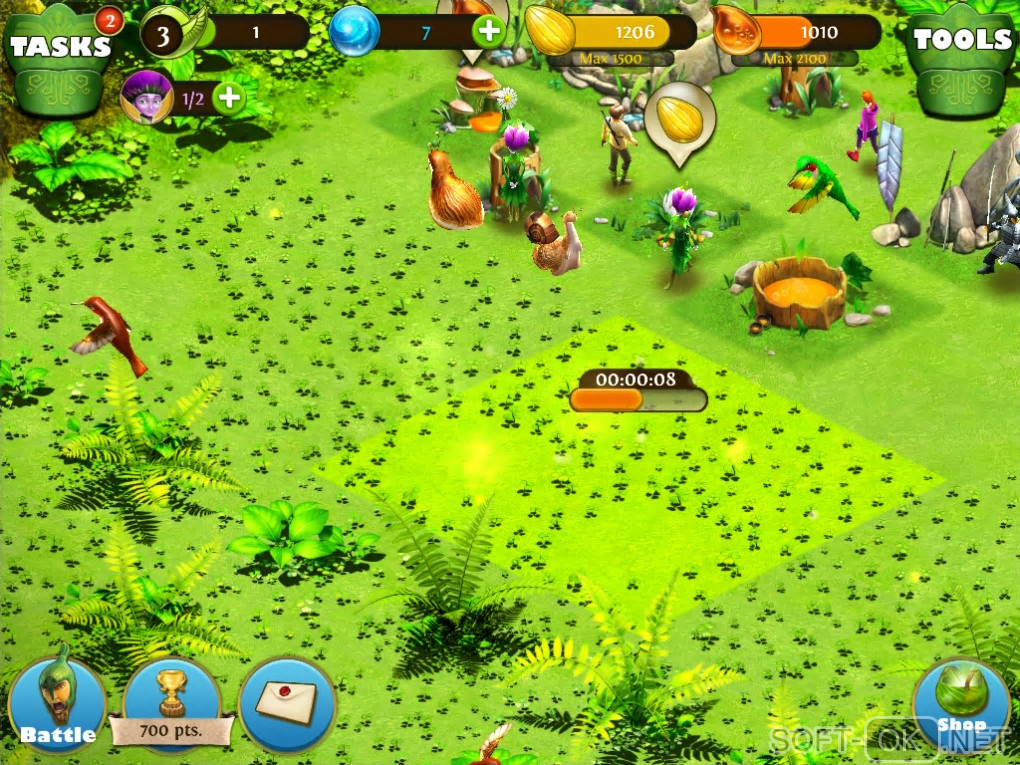Image resolution: width=1020 pixels, height=765 pixels.
Task: Add another purple-haired worker
Action: tap(229, 97)
